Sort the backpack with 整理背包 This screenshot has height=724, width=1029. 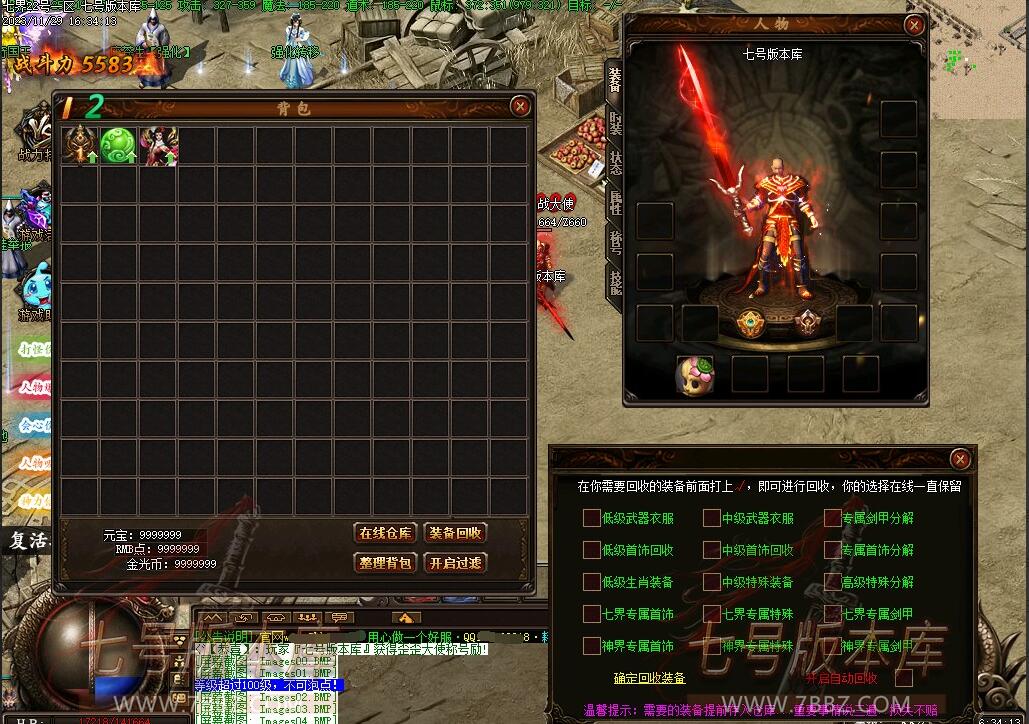pos(385,563)
